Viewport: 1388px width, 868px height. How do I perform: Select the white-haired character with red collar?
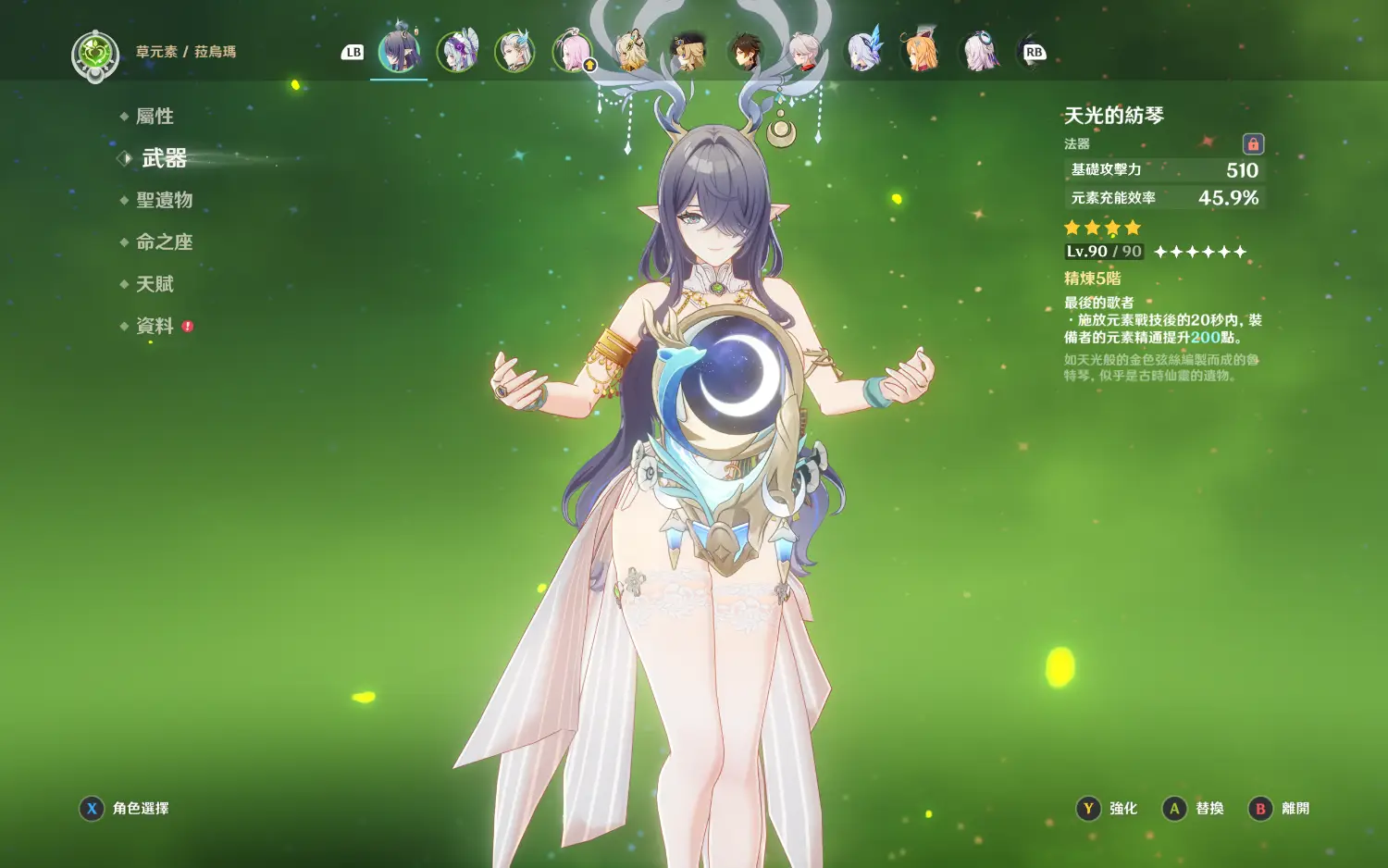804,52
